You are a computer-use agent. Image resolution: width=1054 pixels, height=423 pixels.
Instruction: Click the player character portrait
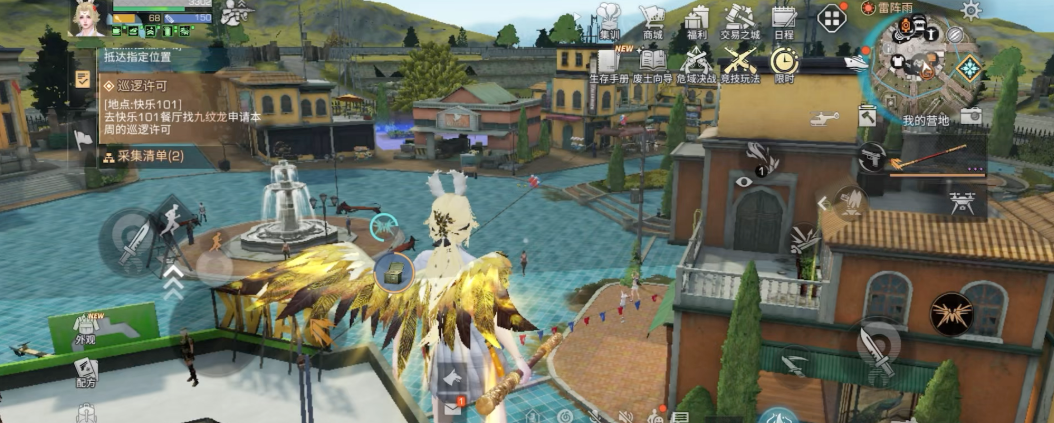click(87, 18)
